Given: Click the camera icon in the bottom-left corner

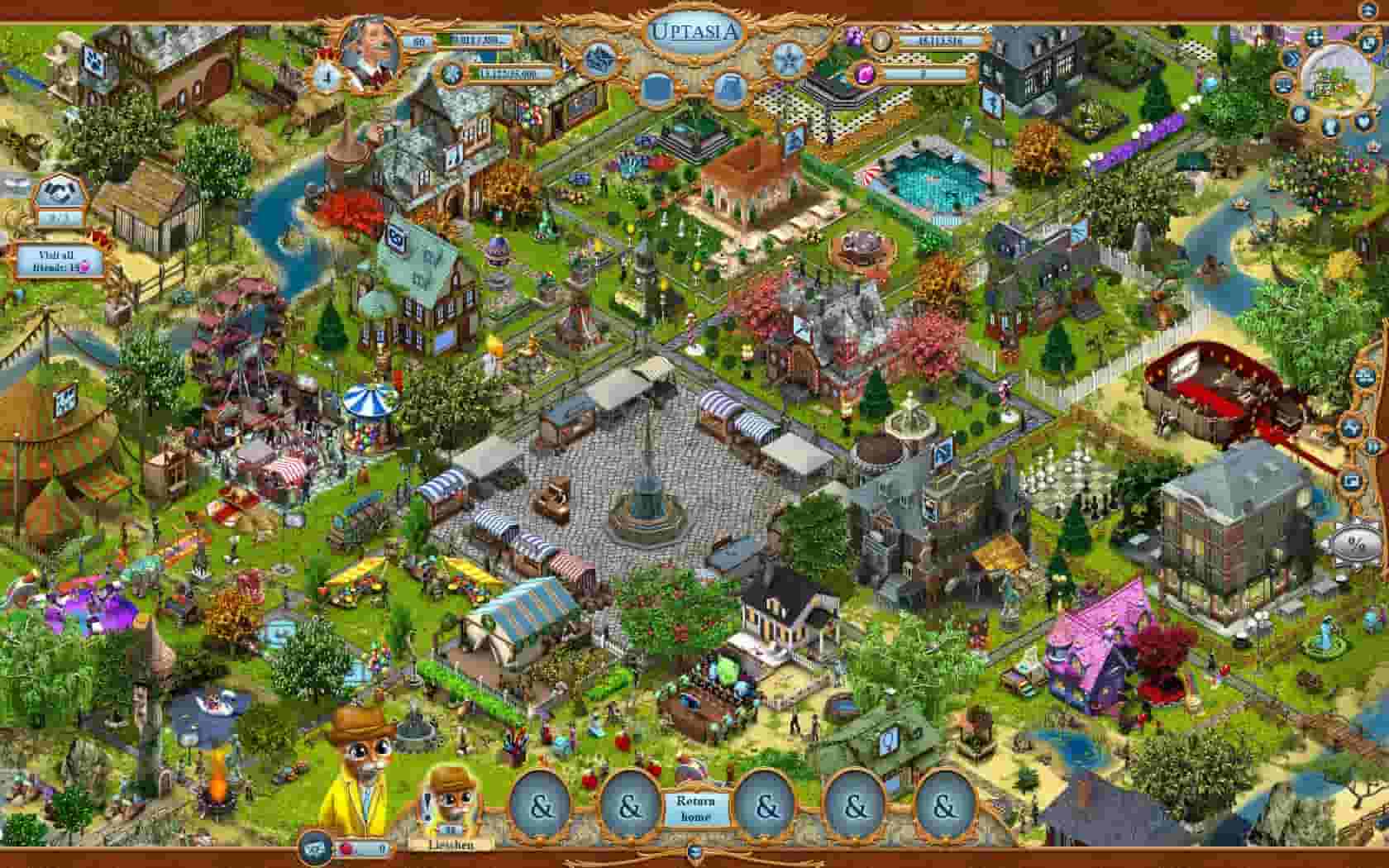Looking at the screenshot, I should [x=313, y=847].
